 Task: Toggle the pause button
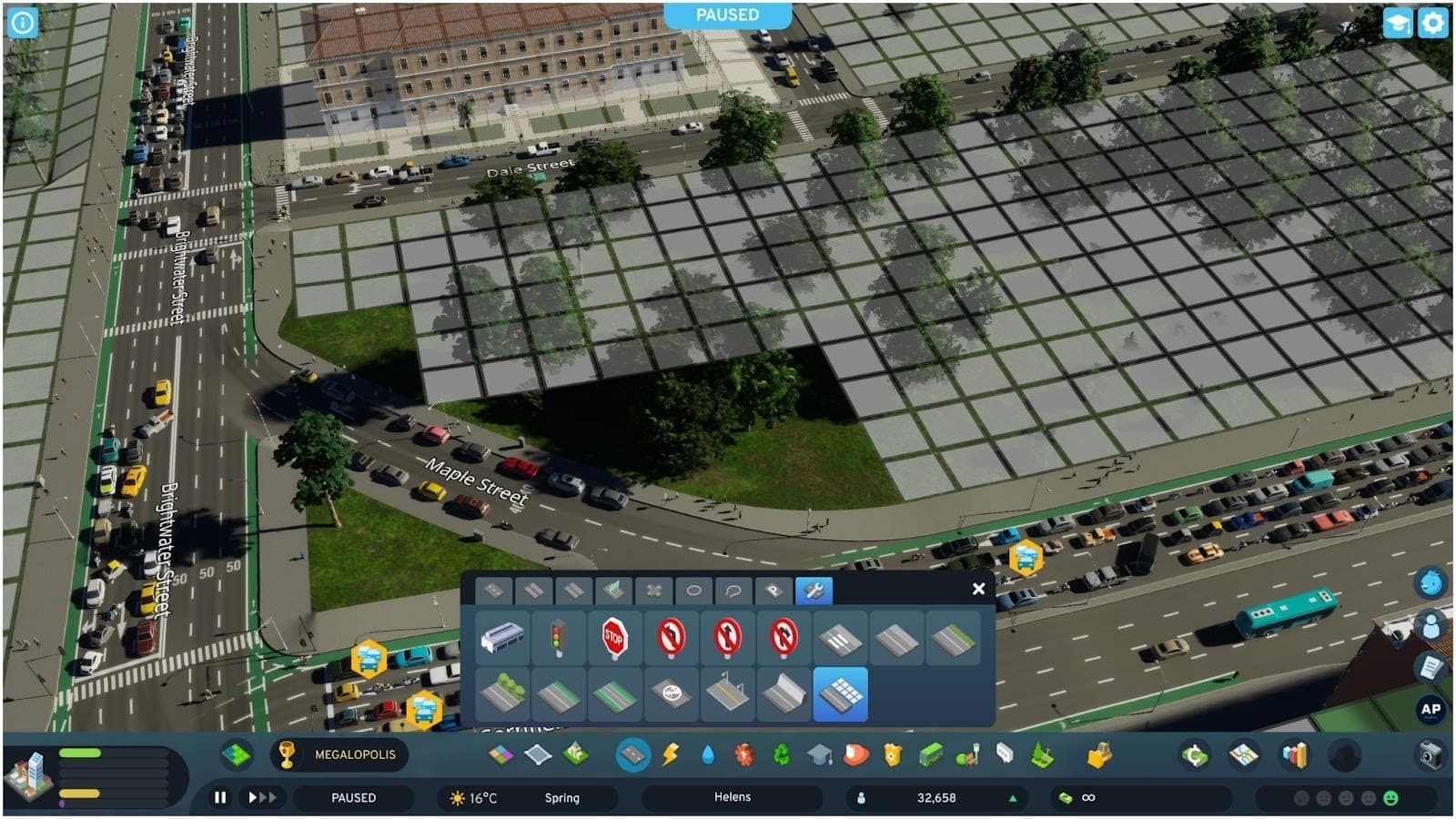point(220,797)
